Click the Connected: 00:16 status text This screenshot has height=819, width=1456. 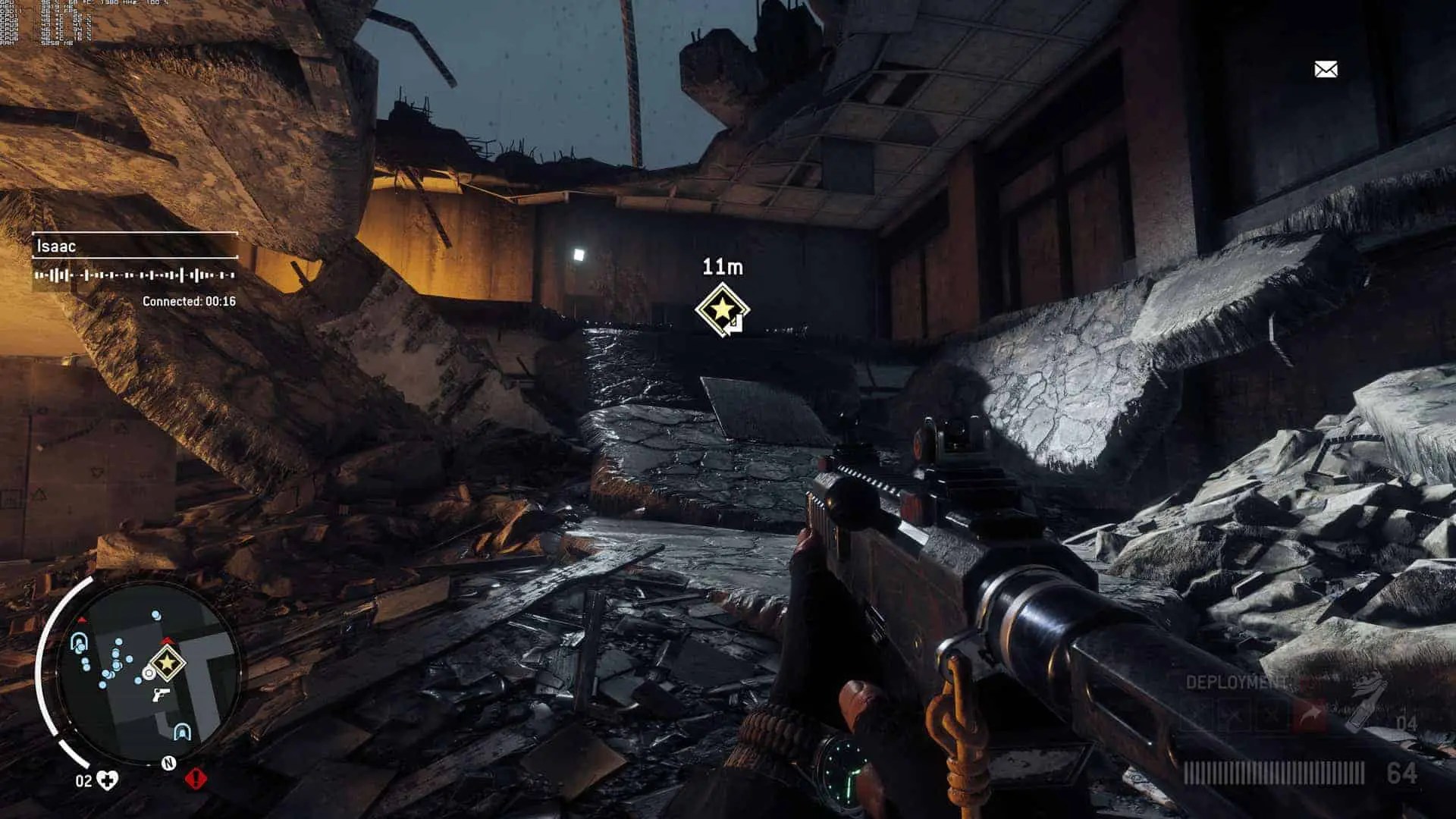(x=190, y=300)
